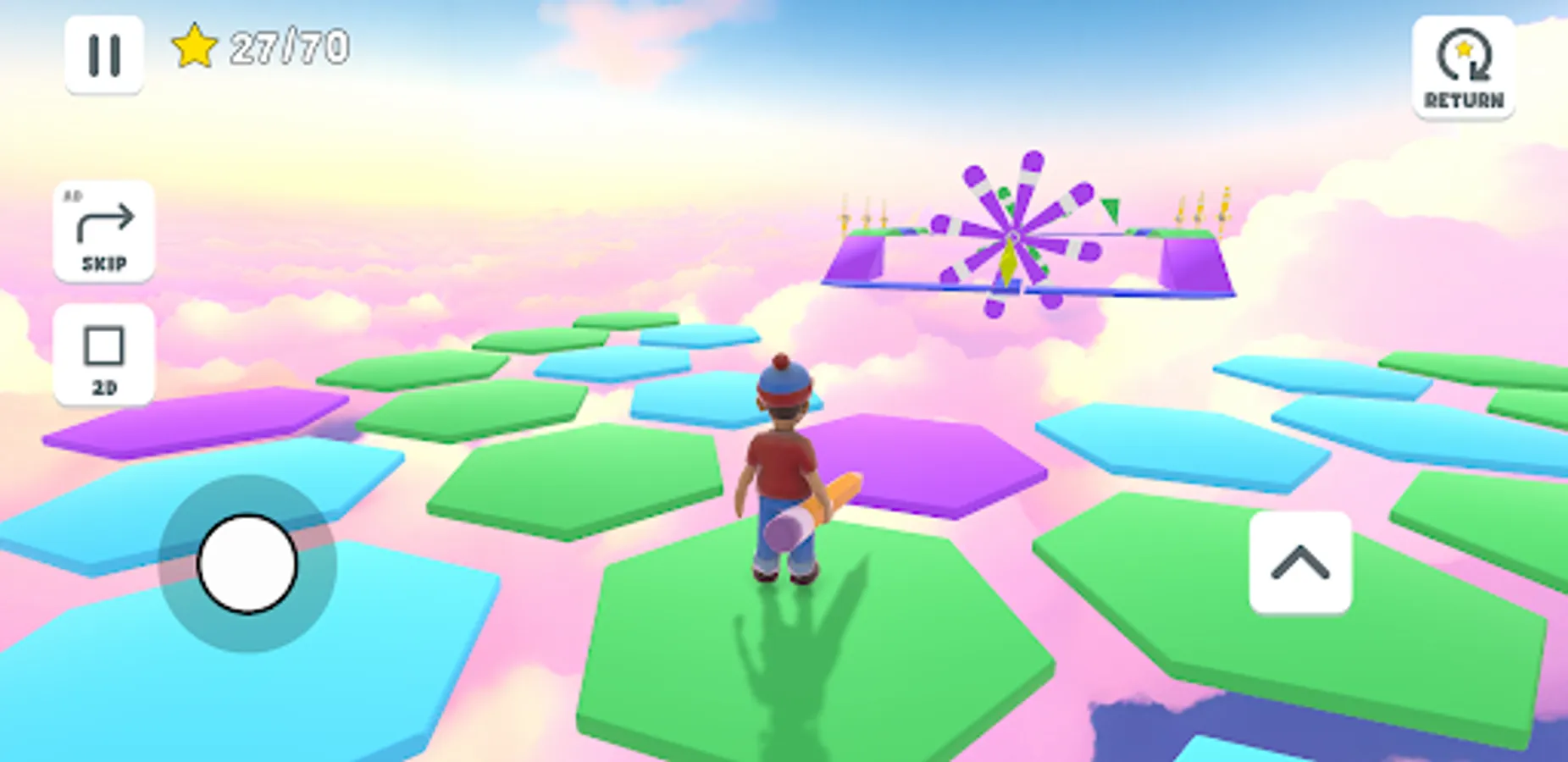The height and width of the screenshot is (762, 1568).
Task: Open the 2D view mode
Action: [x=103, y=356]
